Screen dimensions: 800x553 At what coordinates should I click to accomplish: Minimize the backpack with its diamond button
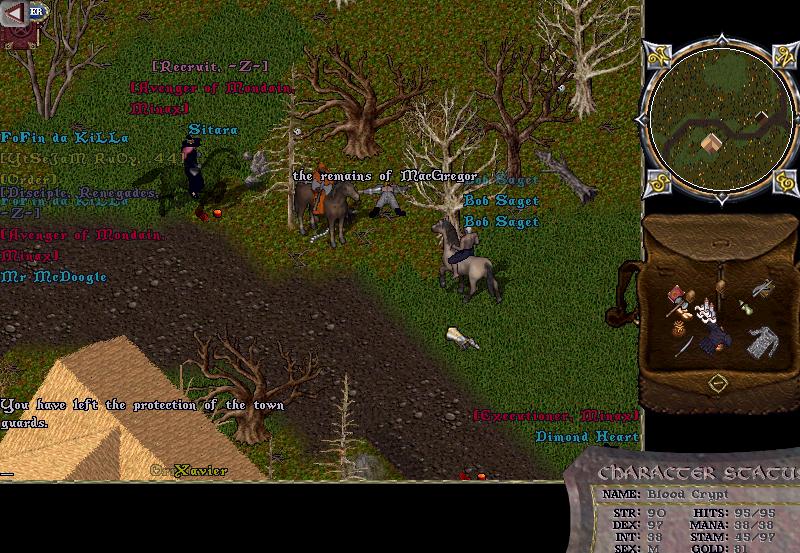(x=717, y=383)
